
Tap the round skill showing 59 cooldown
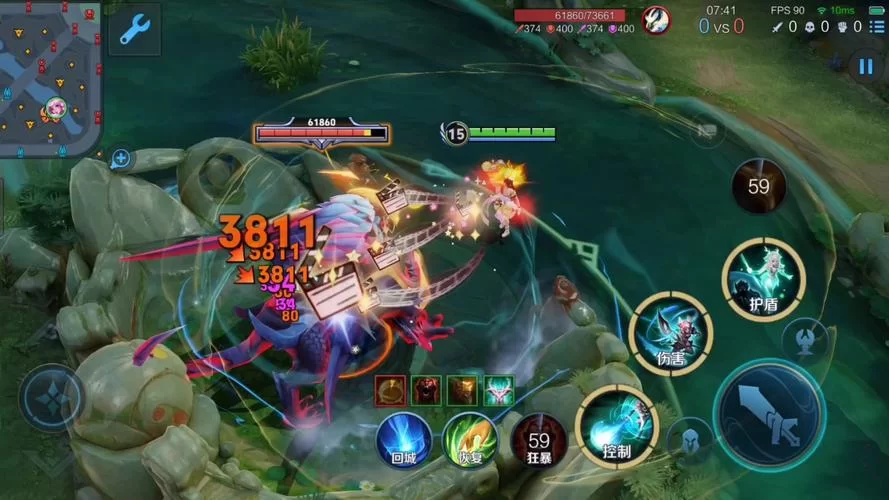point(758,185)
